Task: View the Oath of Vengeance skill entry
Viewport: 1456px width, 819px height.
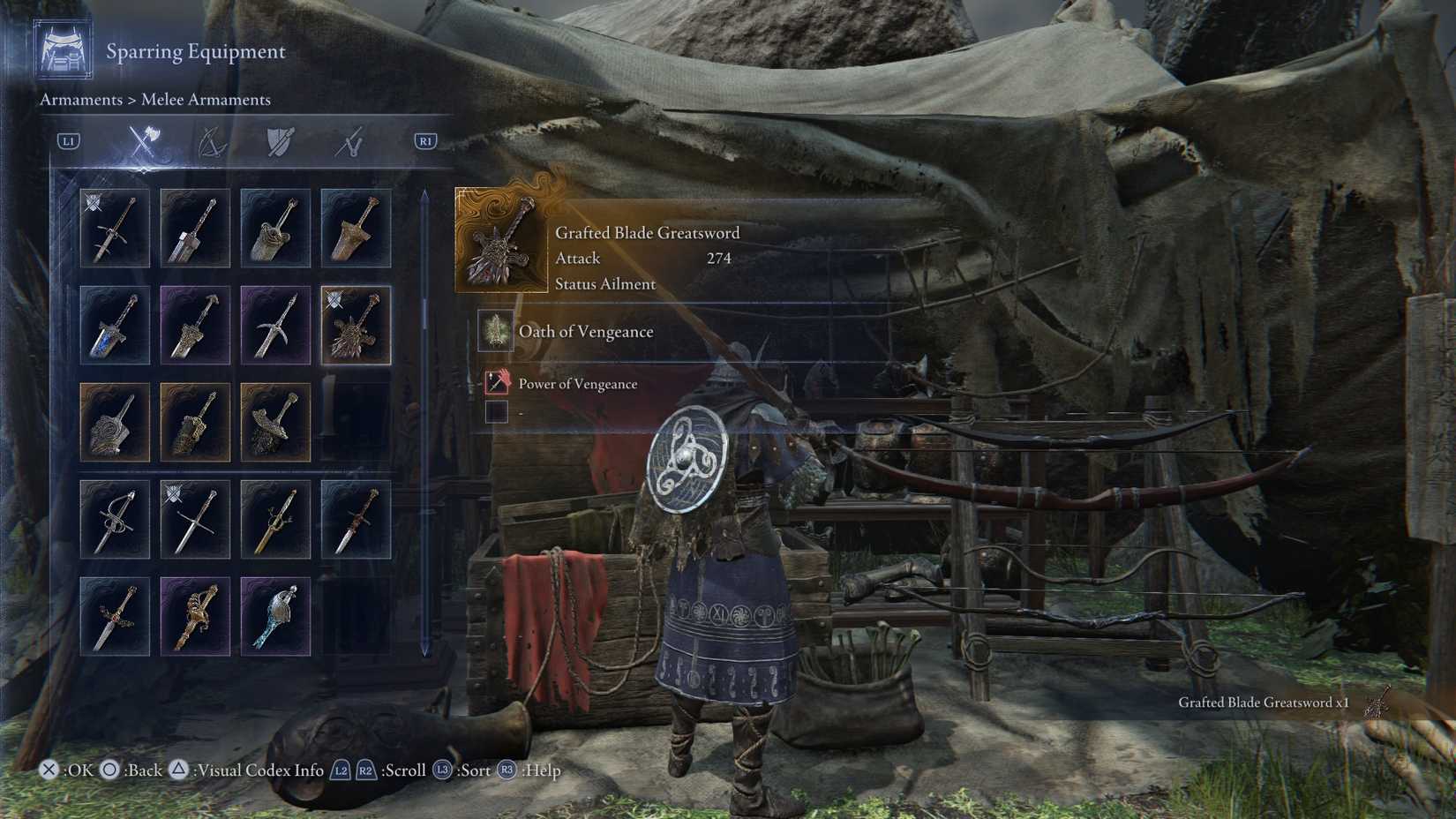Action: 586,332
